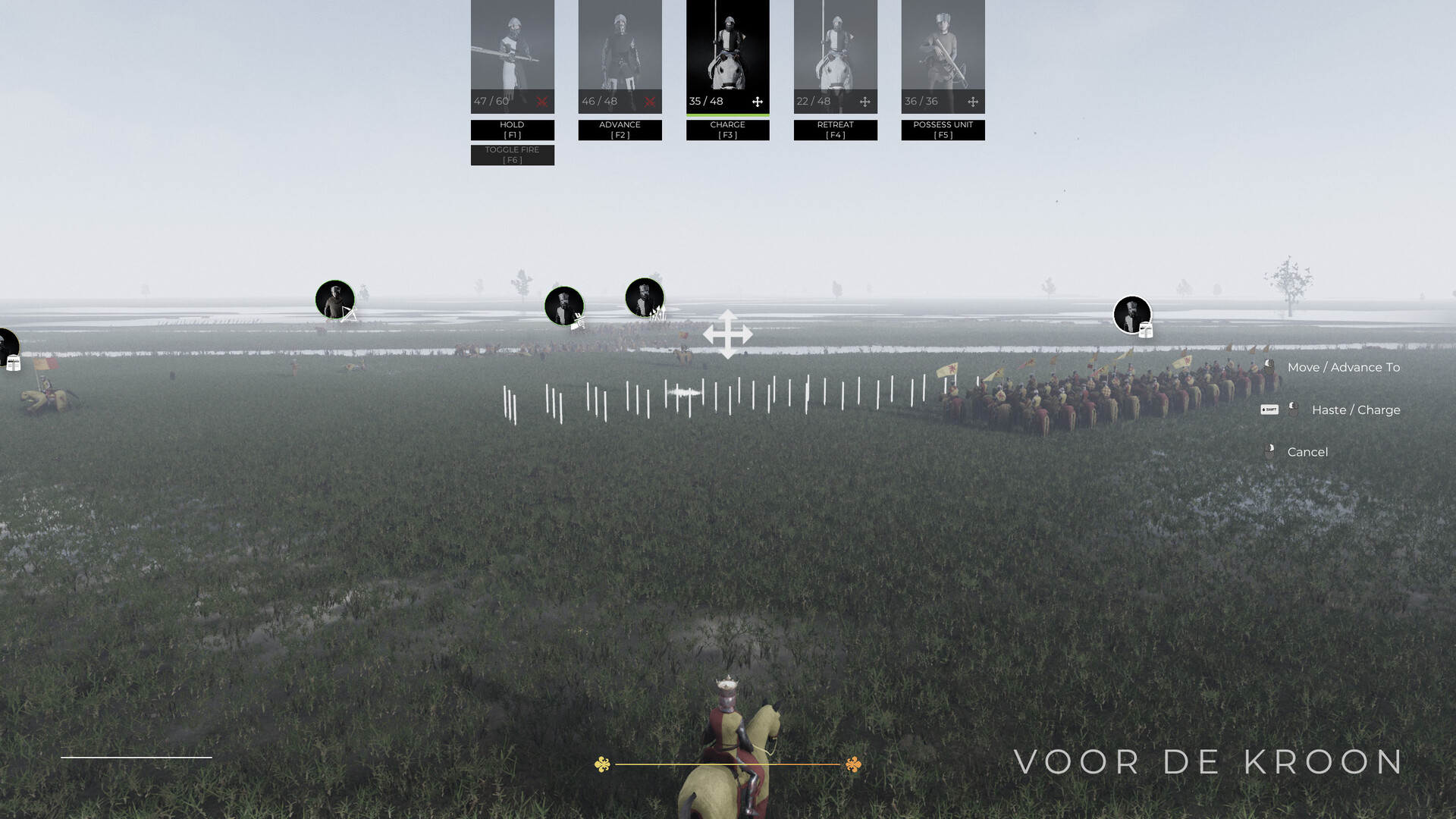
Task: Click the crossed swords icon on the 47/60 infantry card
Action: 540,102
